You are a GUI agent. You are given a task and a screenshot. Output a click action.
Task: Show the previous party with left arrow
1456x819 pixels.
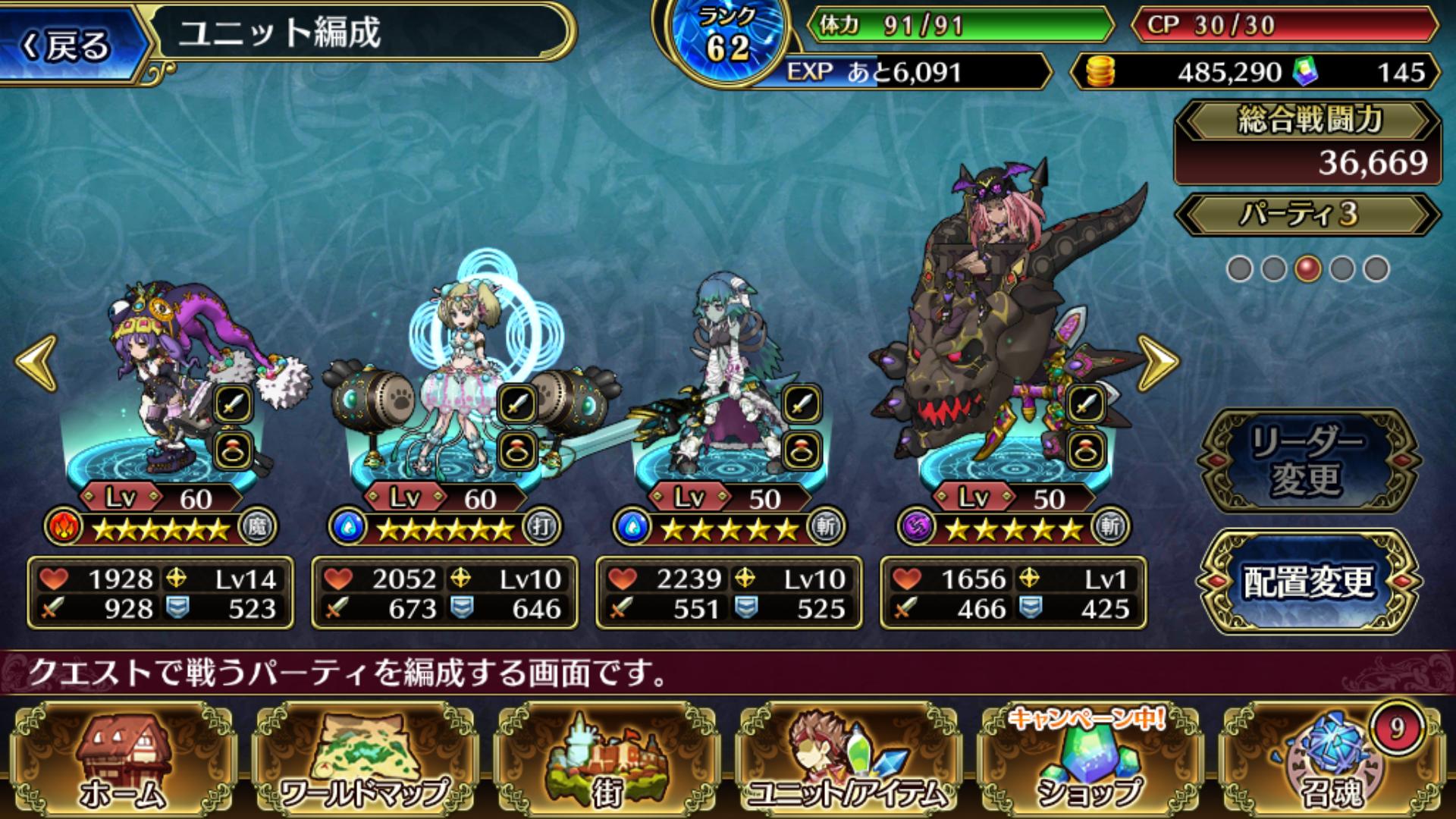pyautogui.click(x=36, y=363)
